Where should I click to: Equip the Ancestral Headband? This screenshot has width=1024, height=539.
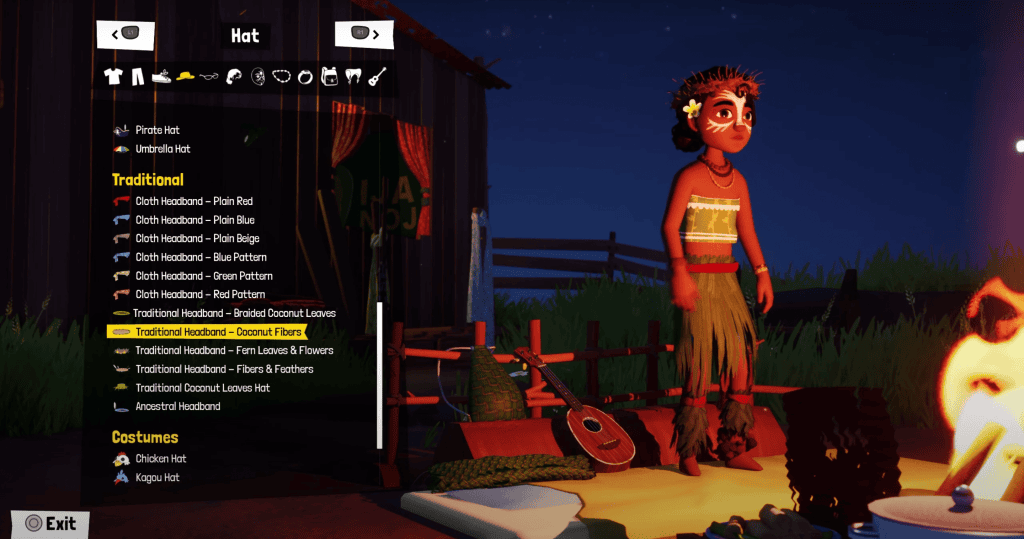178,407
